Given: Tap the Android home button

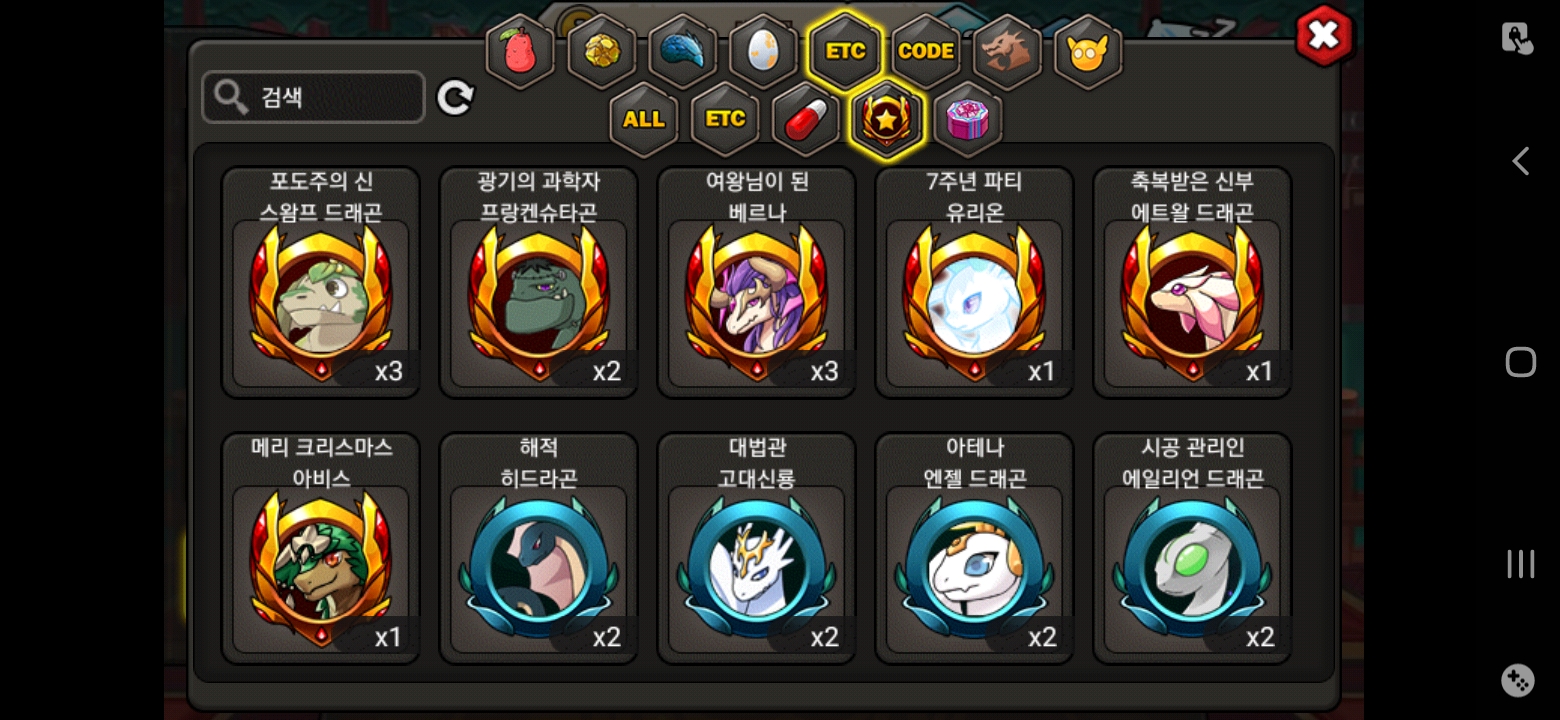Looking at the screenshot, I should coord(1520,362).
